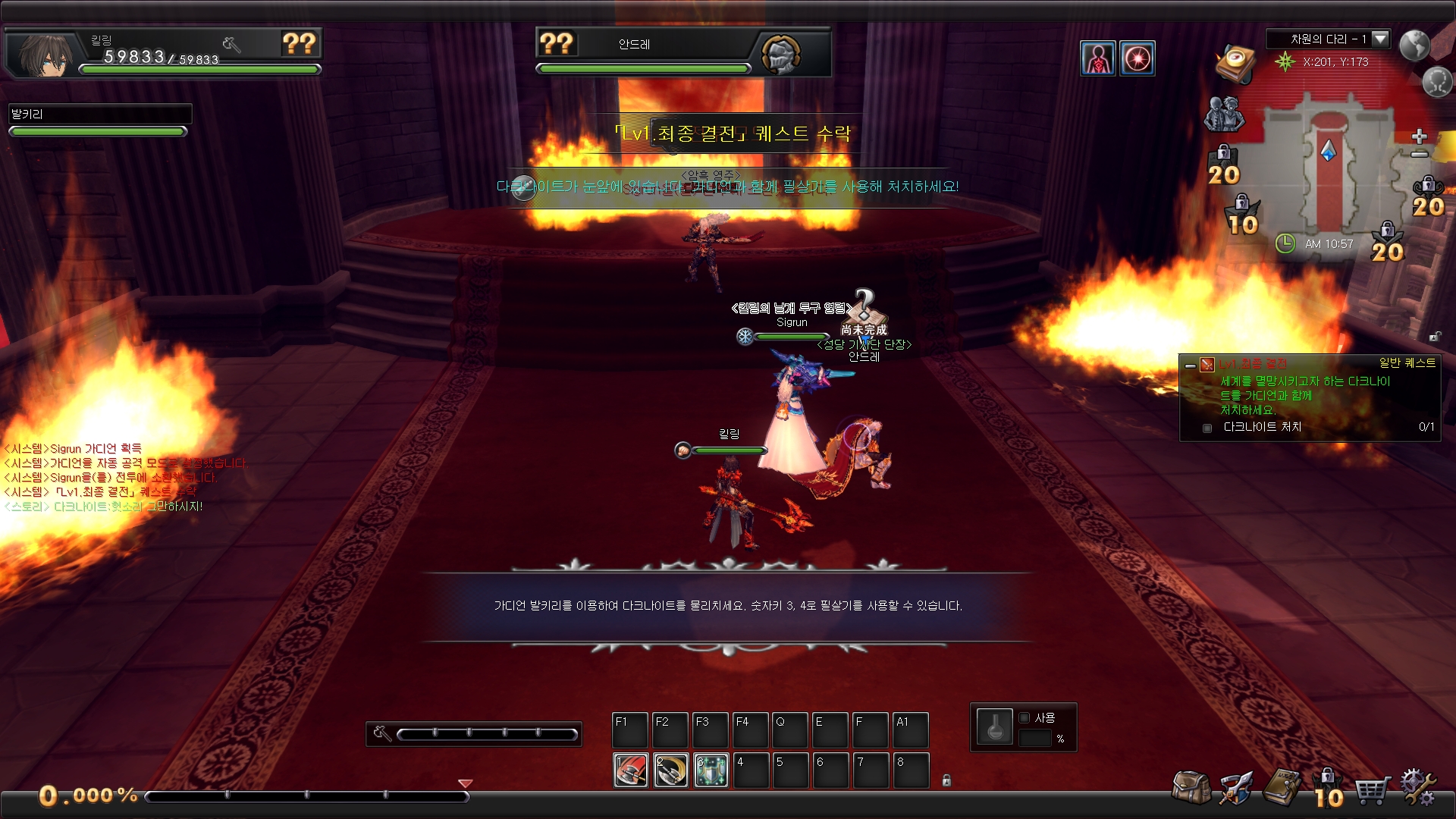Expand the channel dropdown arrow

[x=1380, y=39]
